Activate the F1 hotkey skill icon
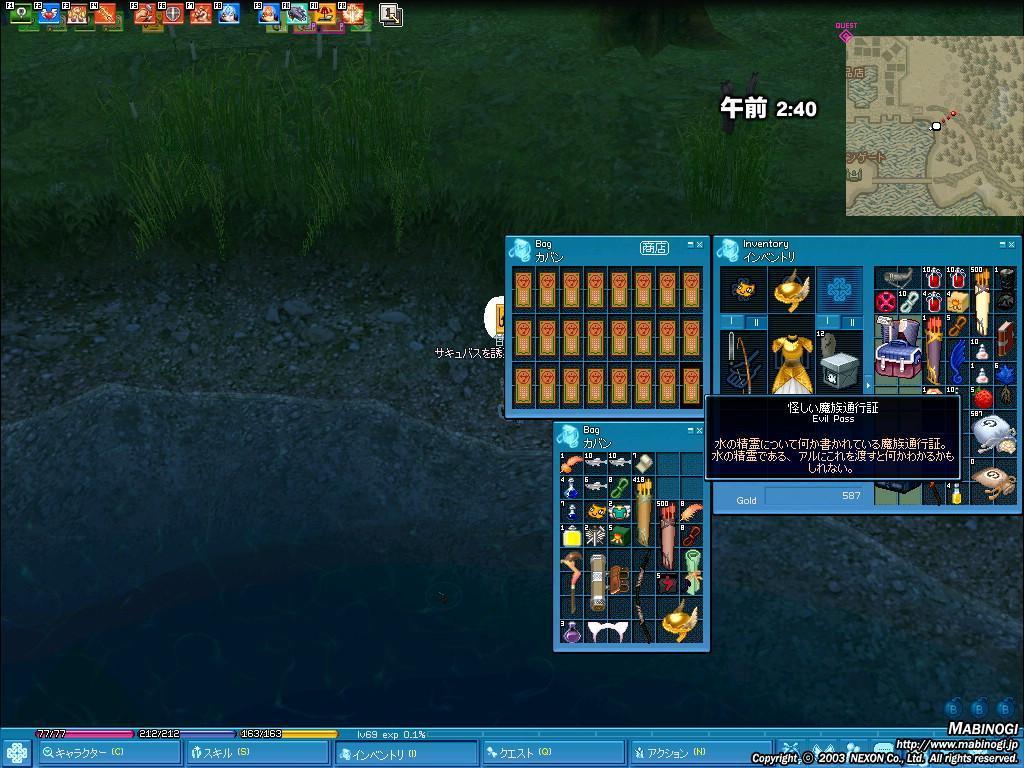1024x768 pixels. [20, 14]
